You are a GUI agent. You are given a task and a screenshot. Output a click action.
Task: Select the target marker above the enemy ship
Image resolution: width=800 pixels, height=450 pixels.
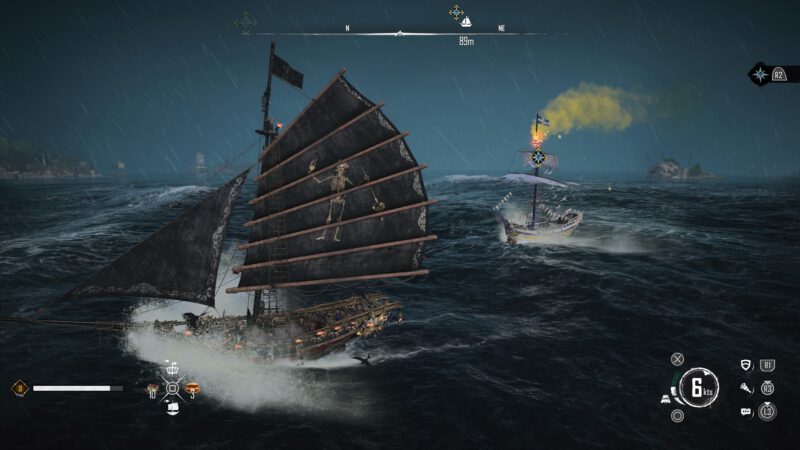pyautogui.click(x=538, y=157)
